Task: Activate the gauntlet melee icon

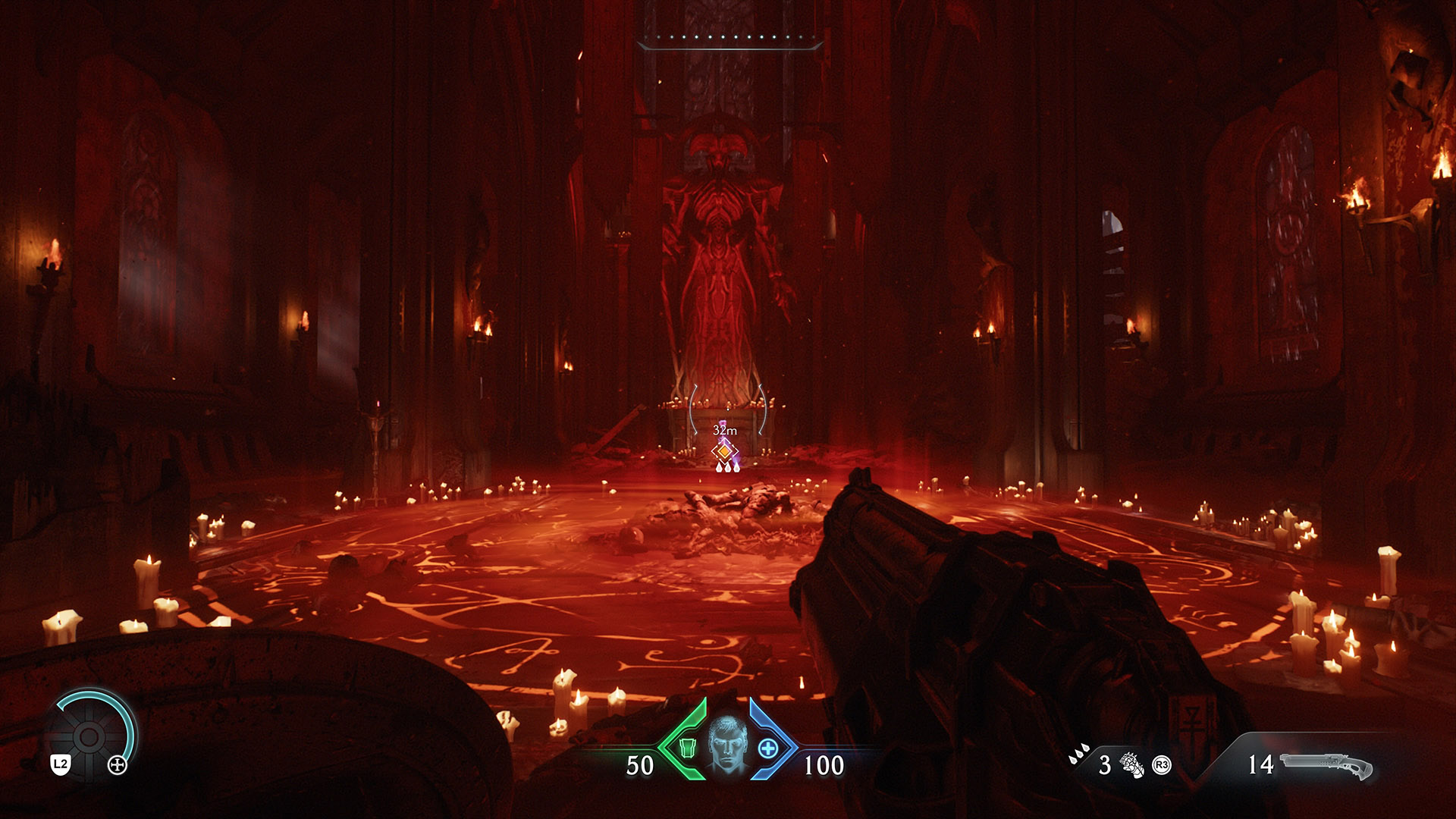Action: [1132, 765]
